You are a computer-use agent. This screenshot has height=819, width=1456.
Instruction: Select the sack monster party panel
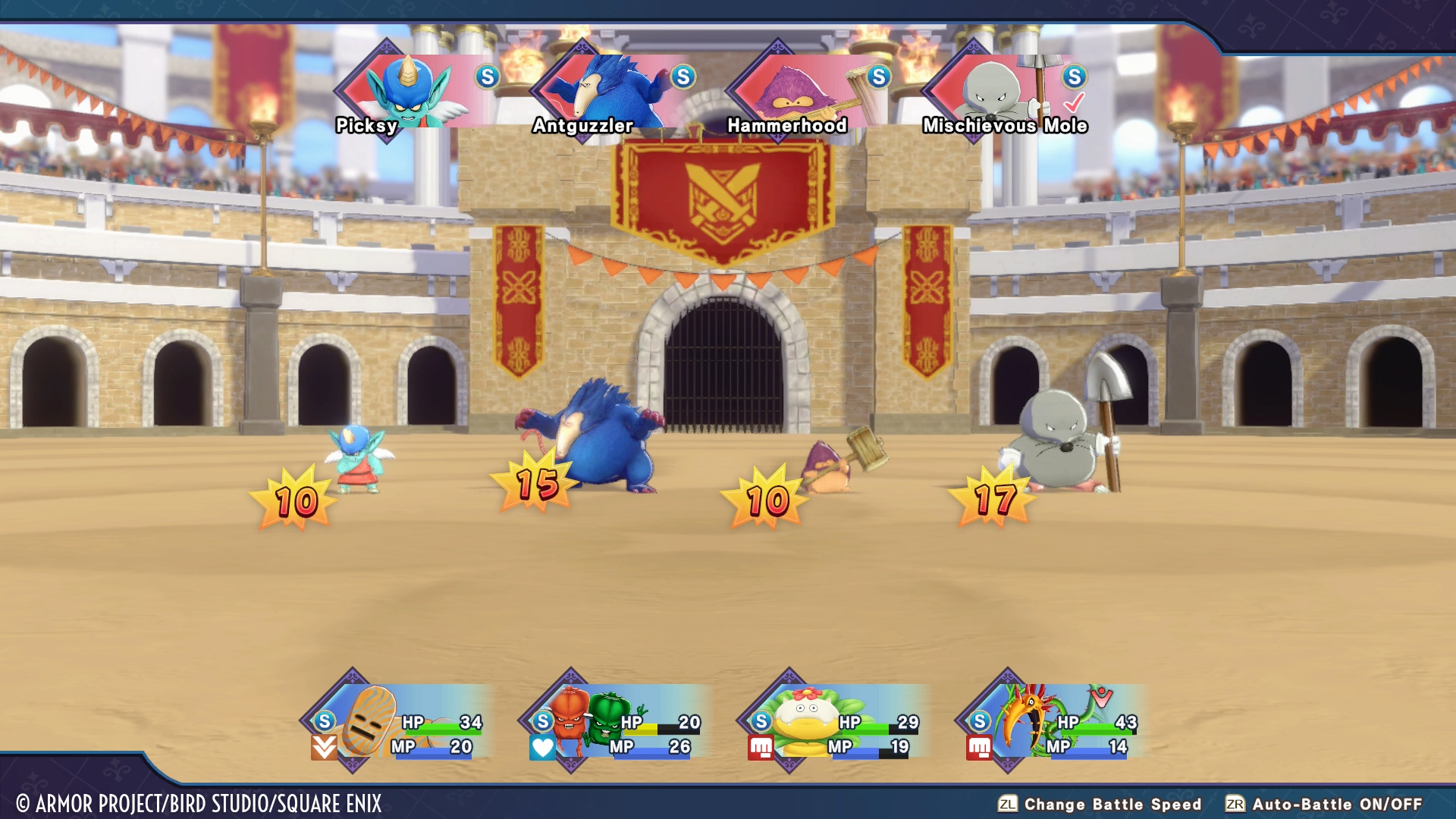[398, 722]
